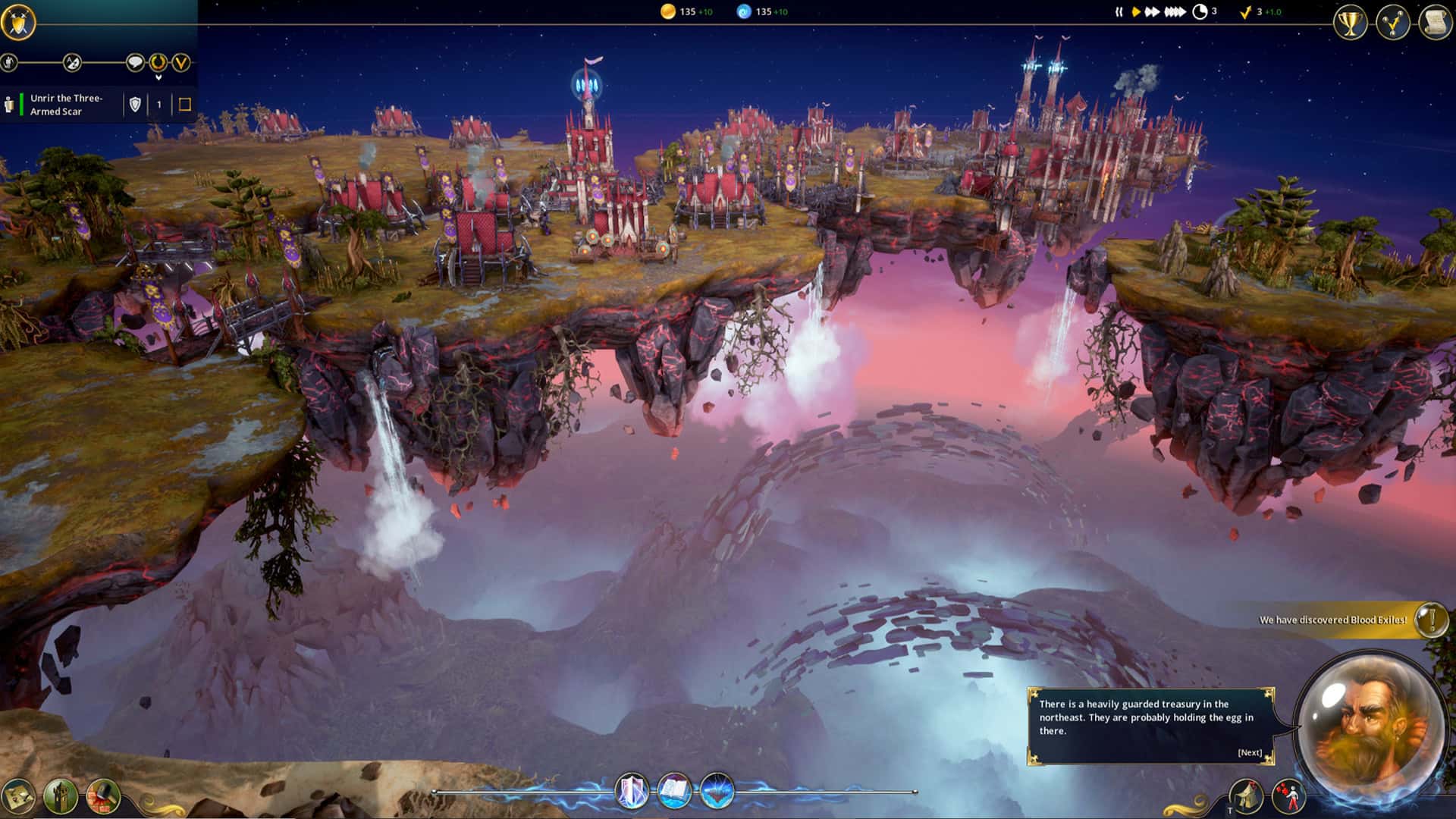The height and width of the screenshot is (819, 1456).
Task: Open the green tower icon at bottom left
Action: click(60, 797)
